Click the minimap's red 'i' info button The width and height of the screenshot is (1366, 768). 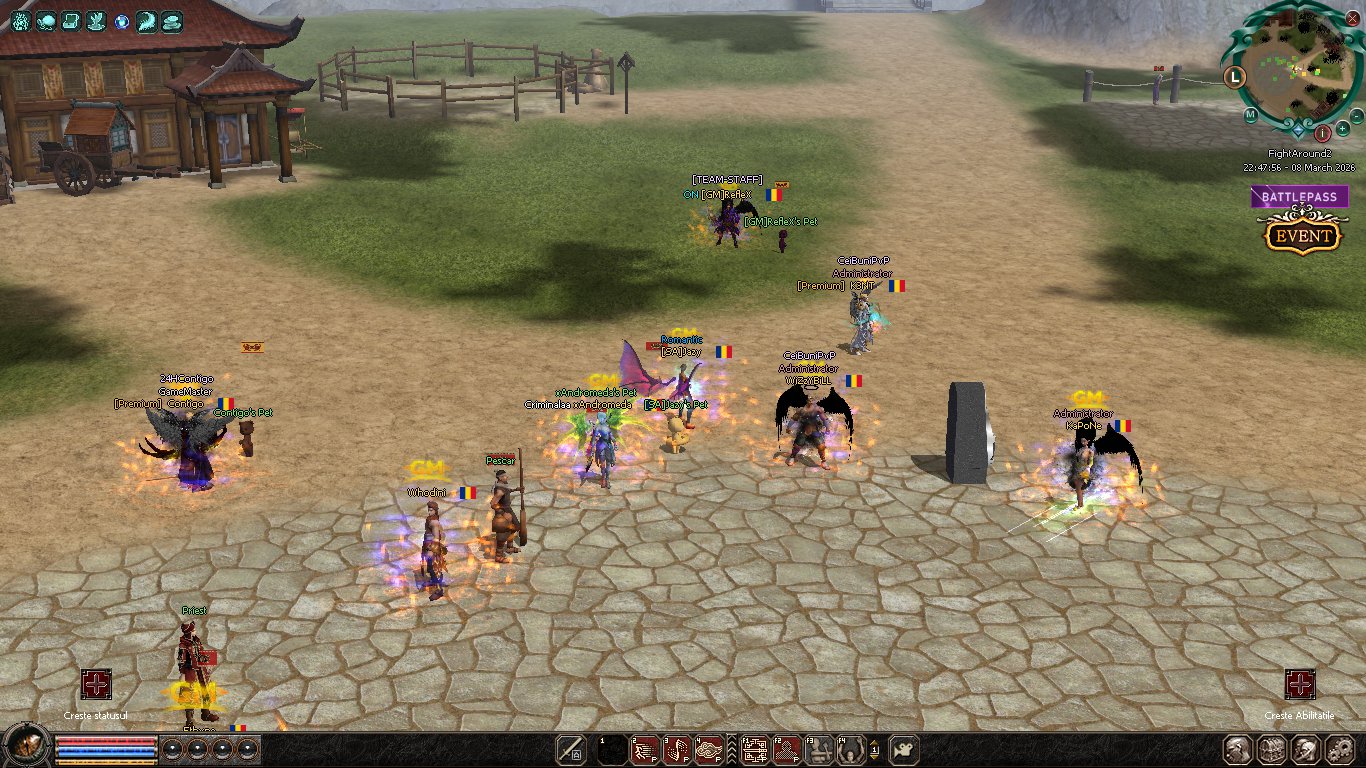pos(1322,132)
